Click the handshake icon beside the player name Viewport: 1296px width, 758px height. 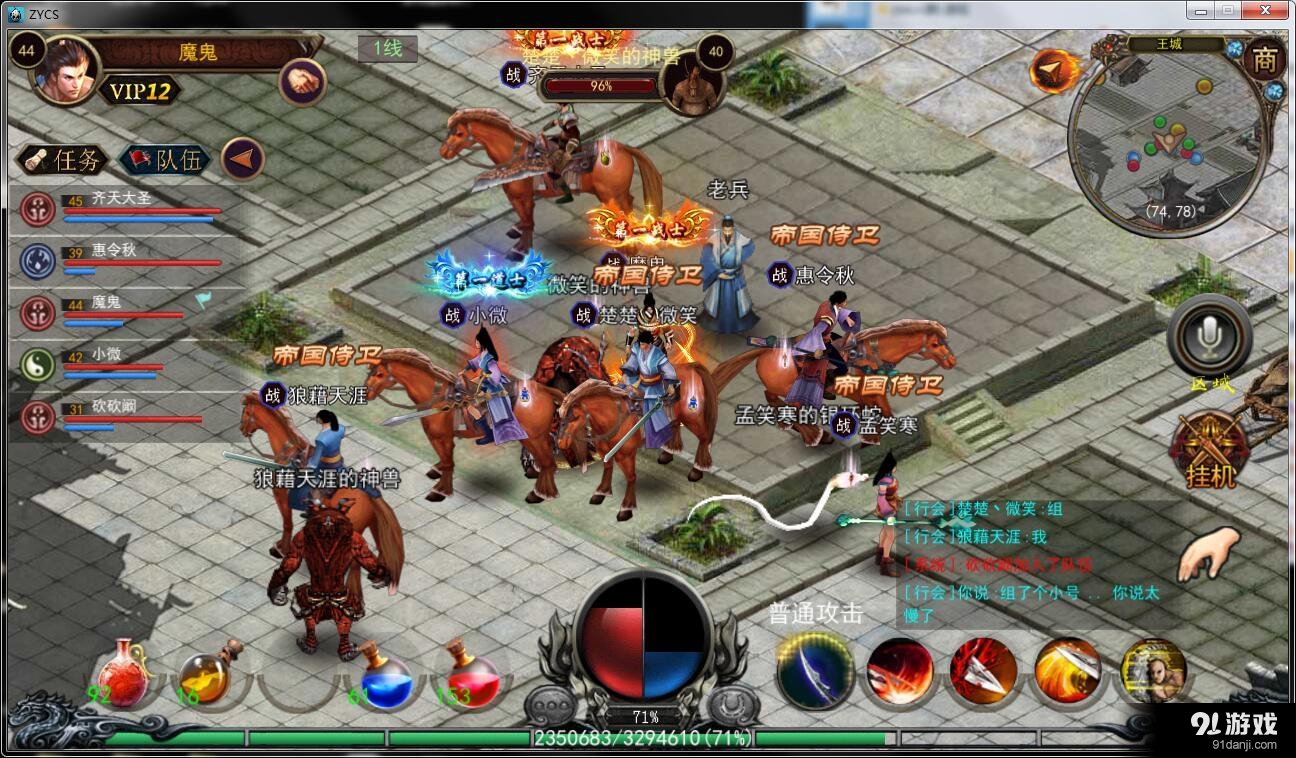point(301,81)
